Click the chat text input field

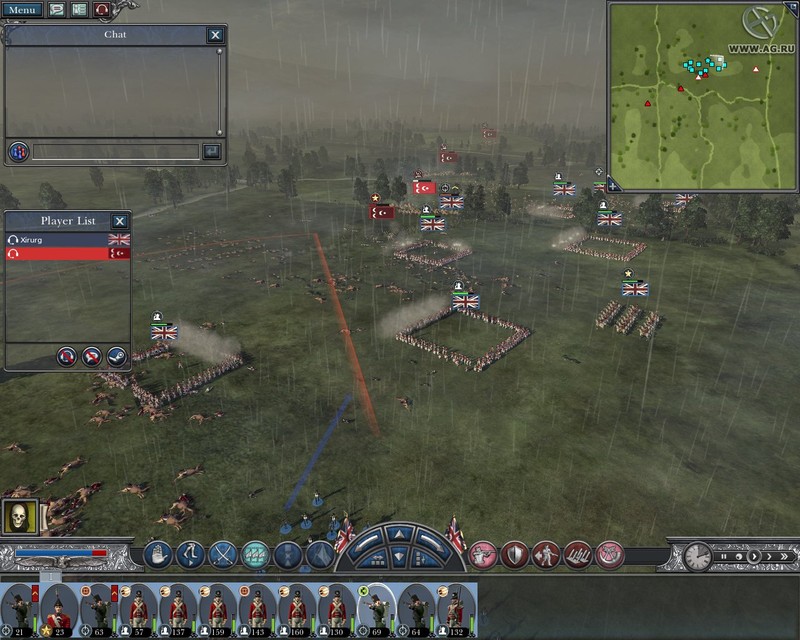115,152
